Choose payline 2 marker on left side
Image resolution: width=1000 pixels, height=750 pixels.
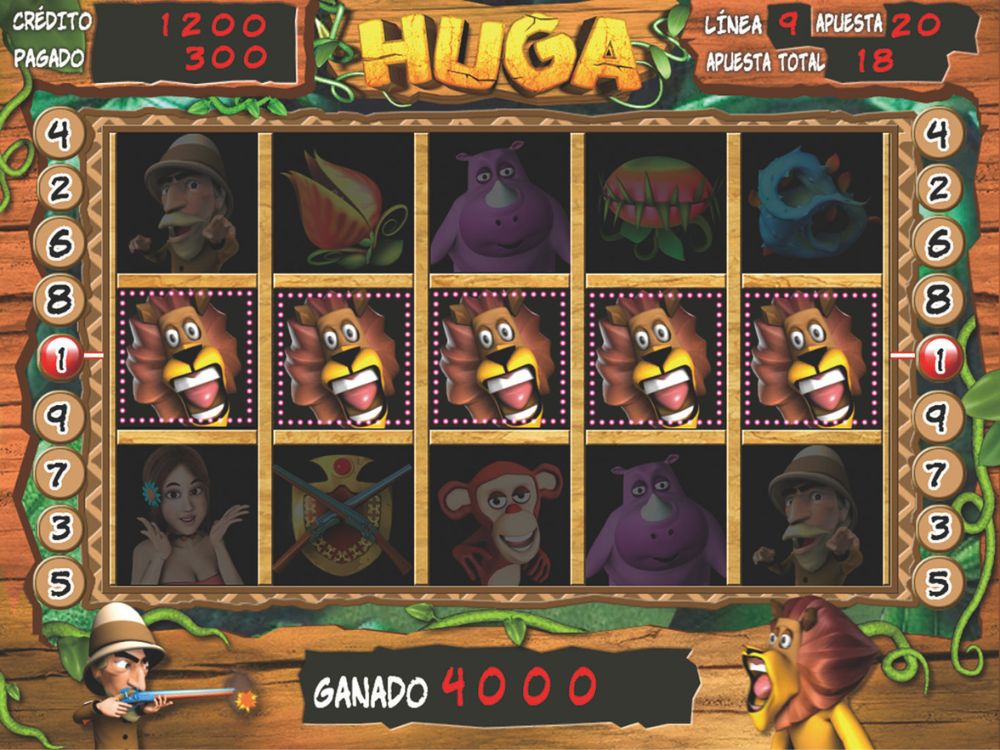59,188
